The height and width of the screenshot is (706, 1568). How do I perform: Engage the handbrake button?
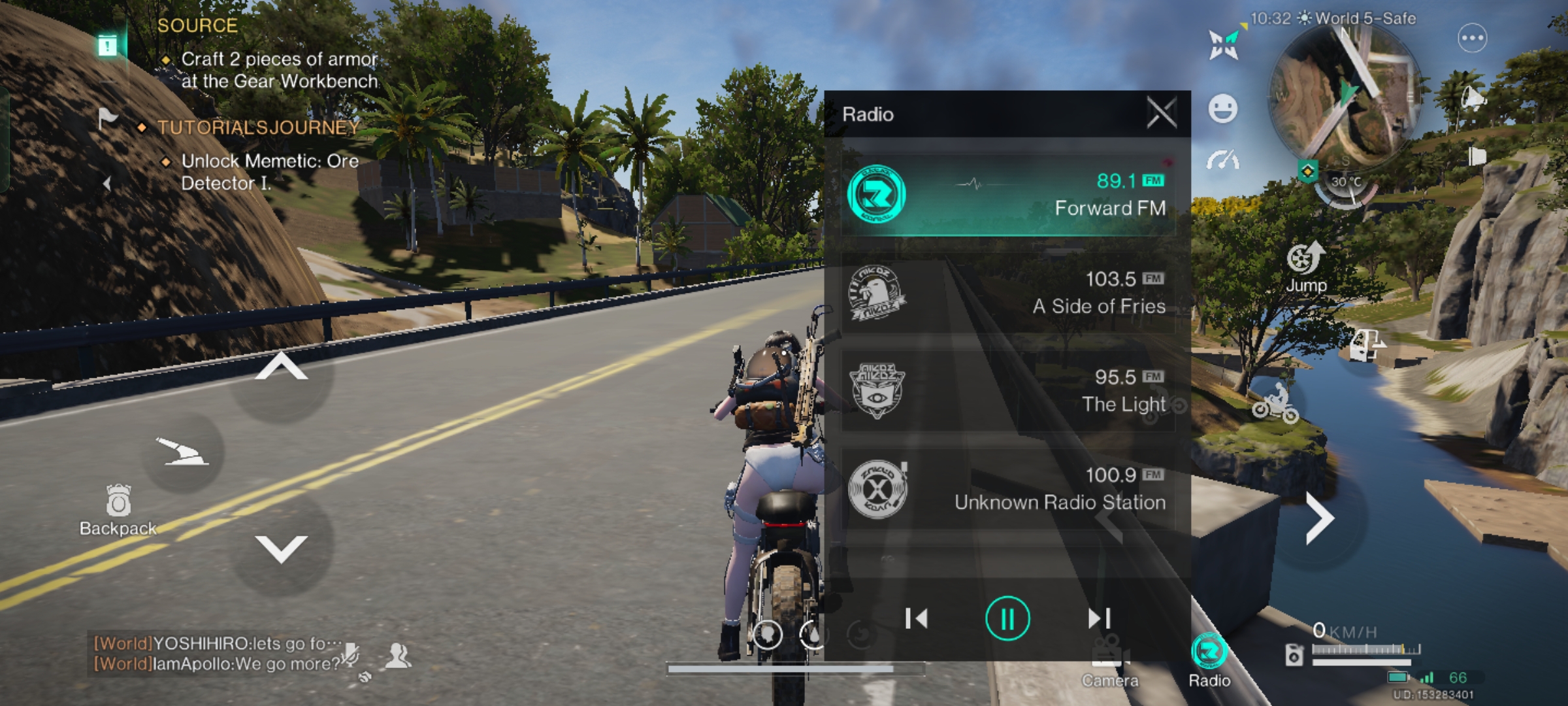(x=182, y=452)
